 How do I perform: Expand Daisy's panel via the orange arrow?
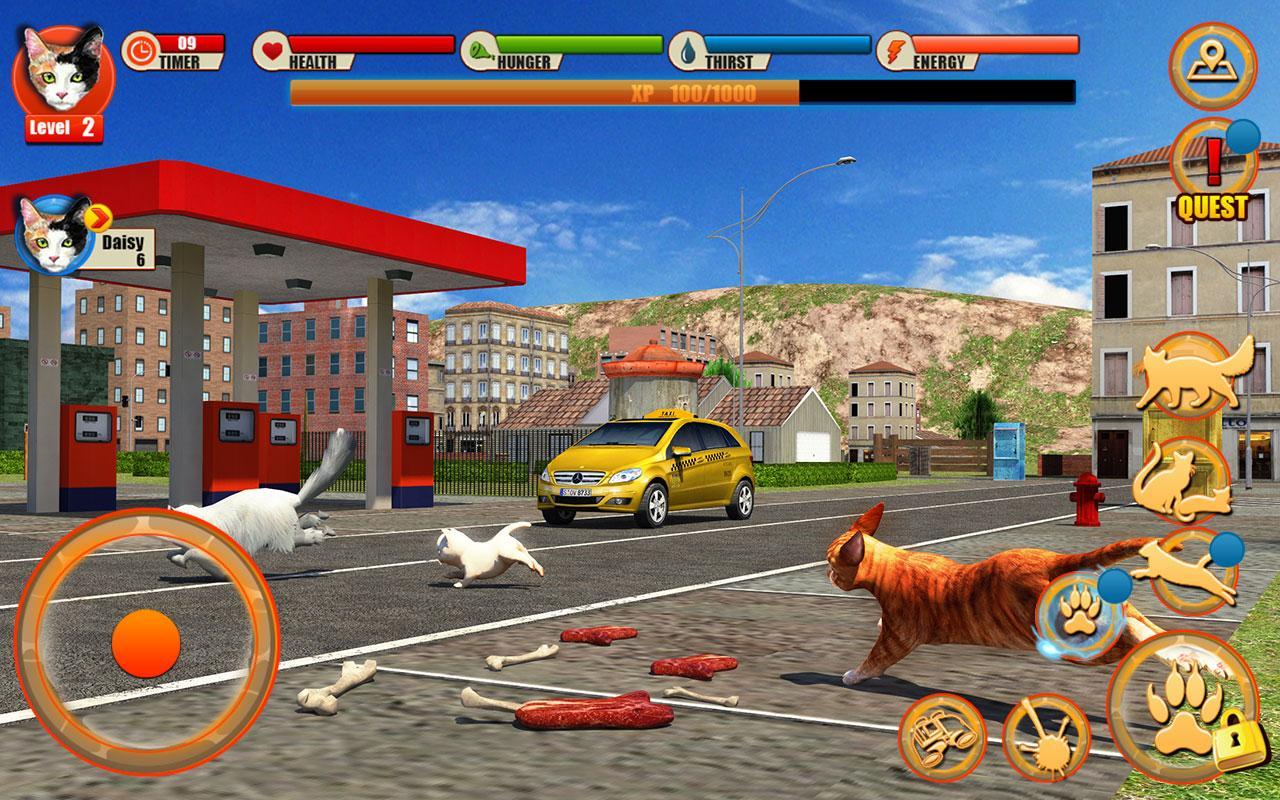pos(97,219)
